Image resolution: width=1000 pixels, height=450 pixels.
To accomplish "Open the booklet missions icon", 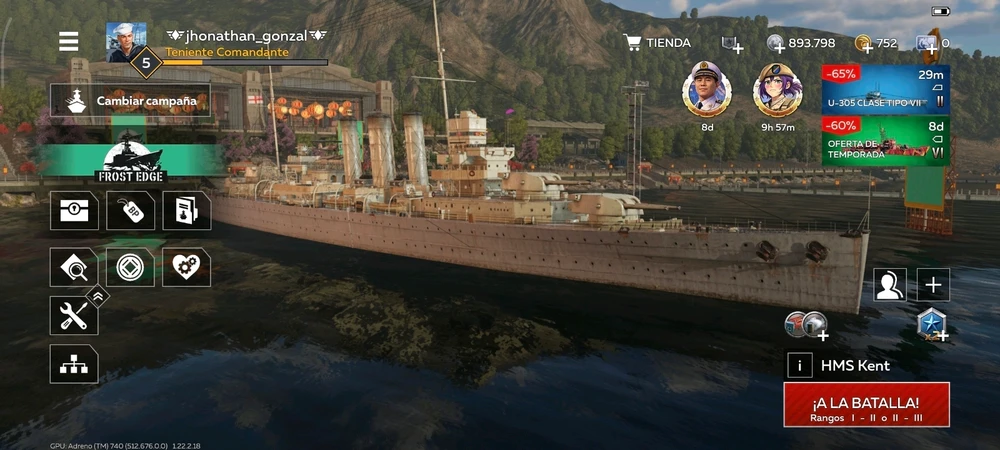I will [186, 211].
